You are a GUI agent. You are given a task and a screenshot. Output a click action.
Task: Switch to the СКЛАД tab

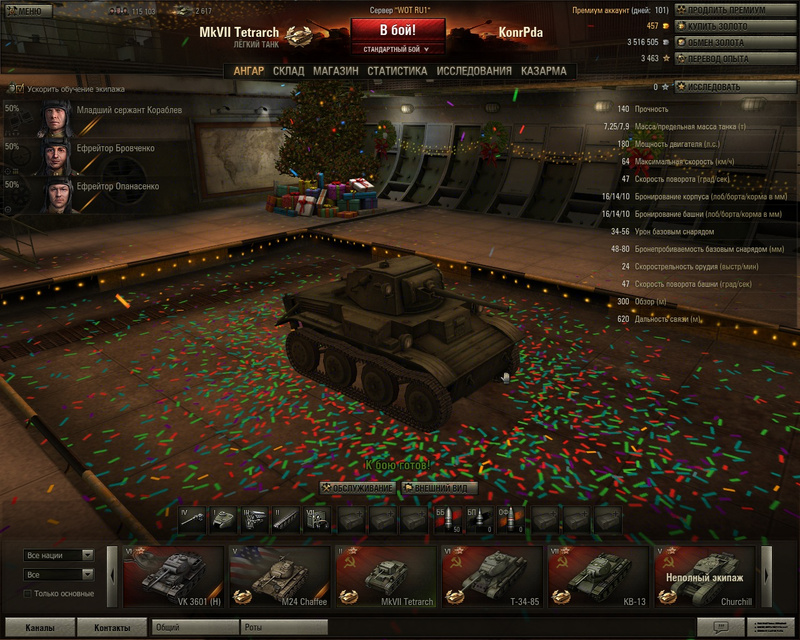pyautogui.click(x=288, y=71)
